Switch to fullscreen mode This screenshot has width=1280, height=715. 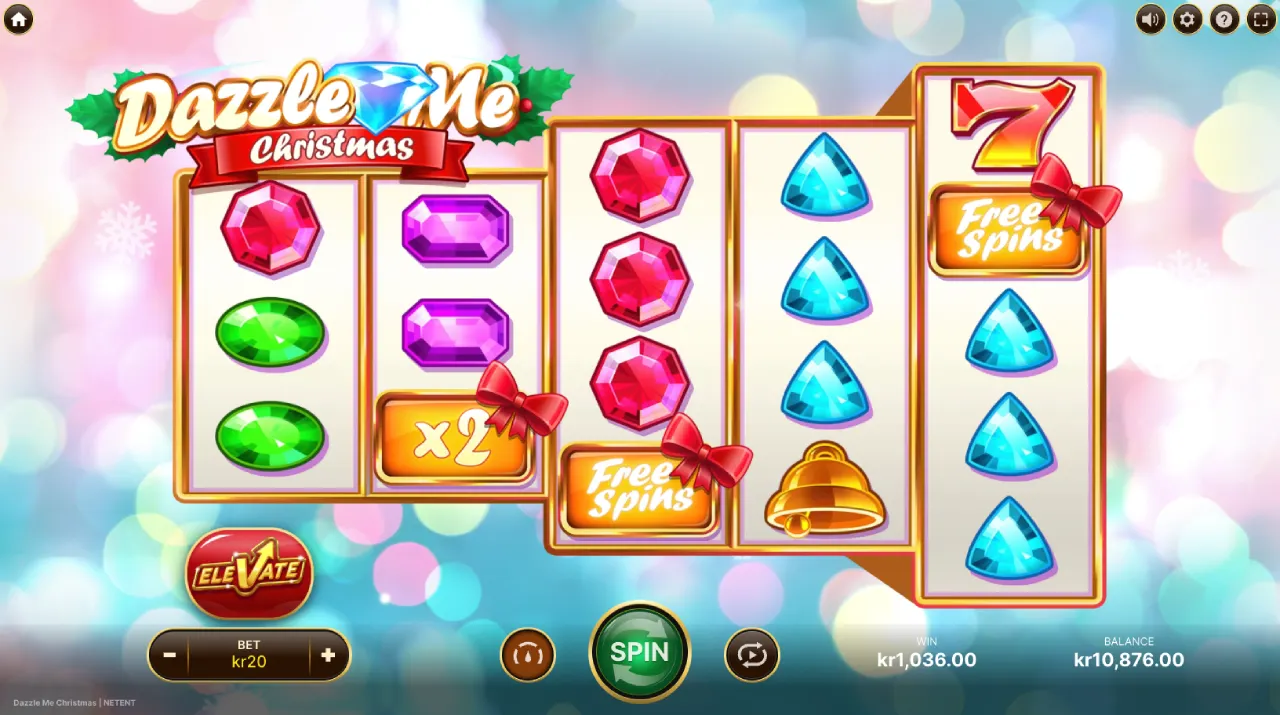point(1260,18)
